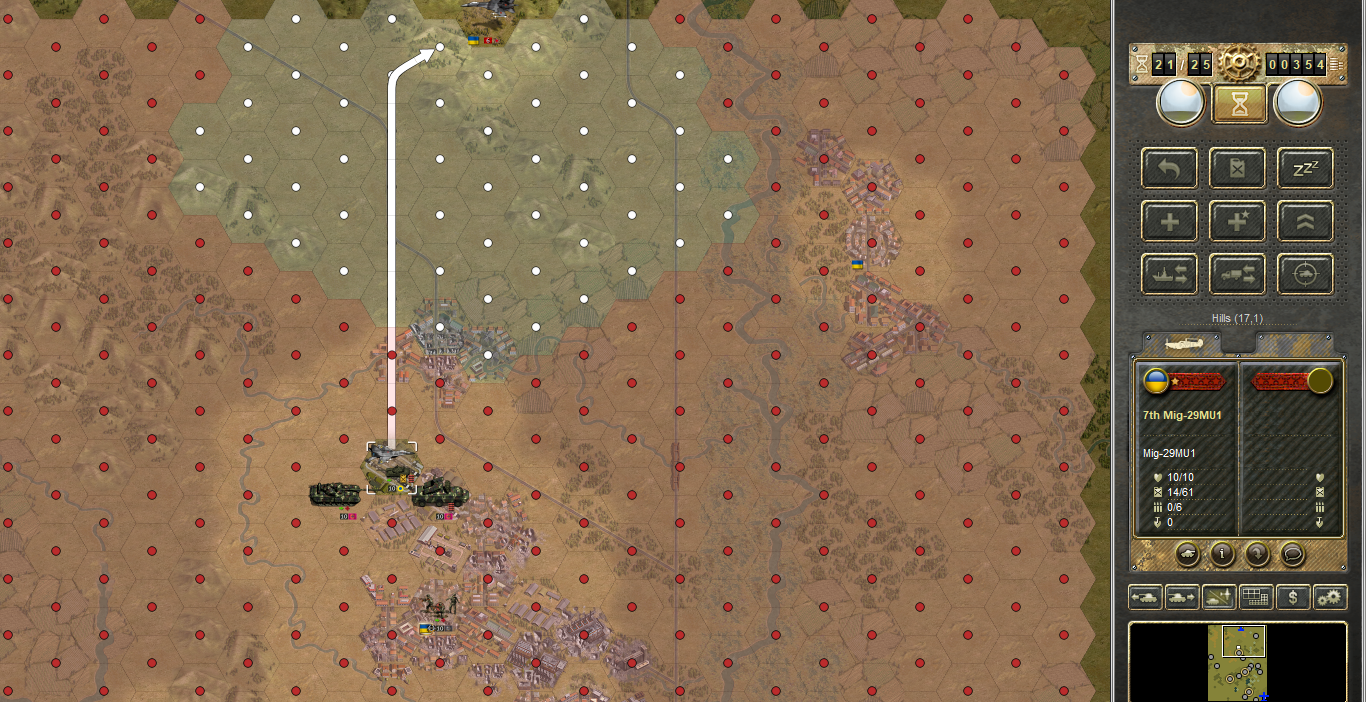Click the ship embark button
Viewport: 1366px width, 702px height.
coord(1169,274)
